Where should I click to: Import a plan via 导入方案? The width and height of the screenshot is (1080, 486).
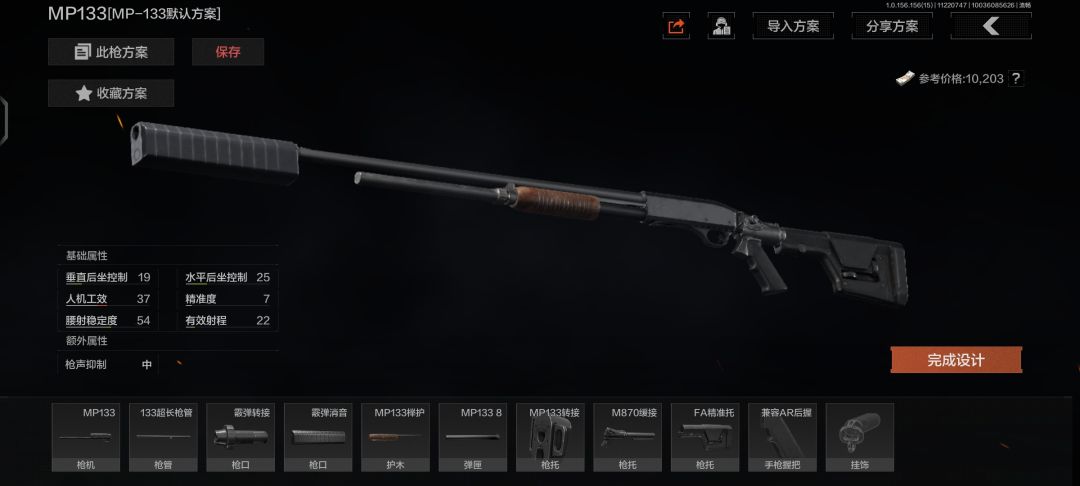click(x=793, y=27)
